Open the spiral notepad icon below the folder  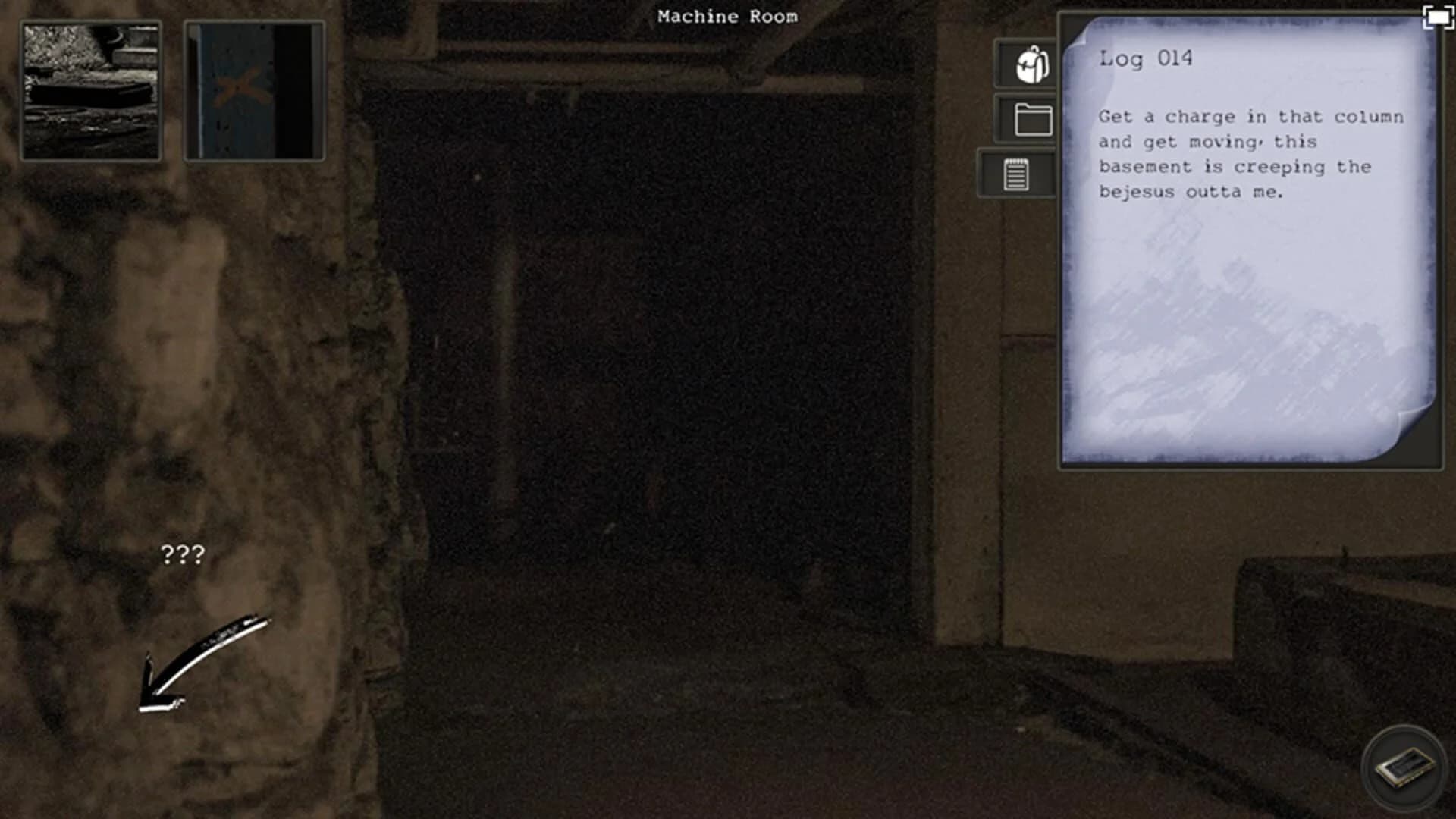tap(1016, 173)
